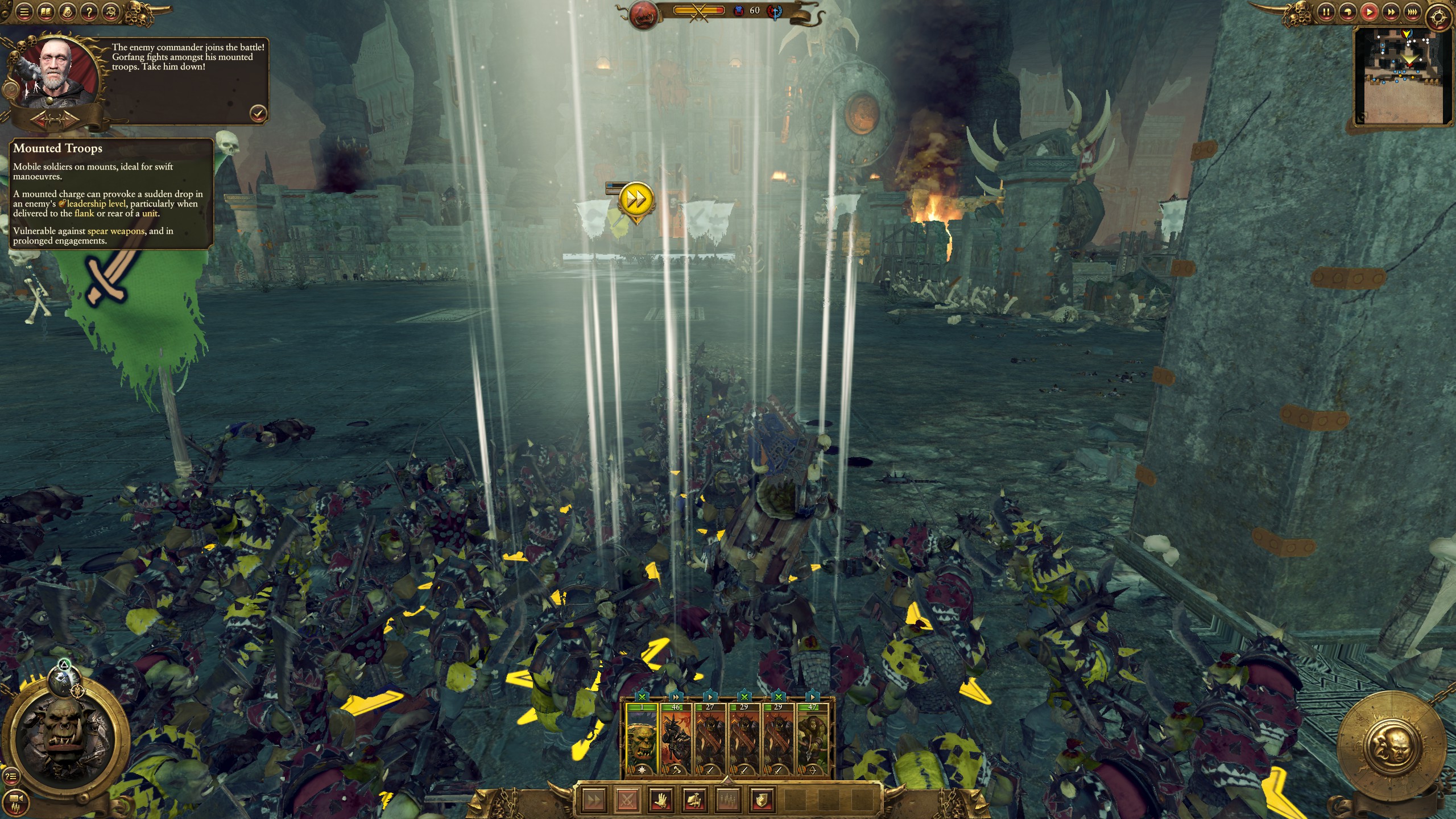Click the banner and horn withdraw button

click(x=695, y=800)
